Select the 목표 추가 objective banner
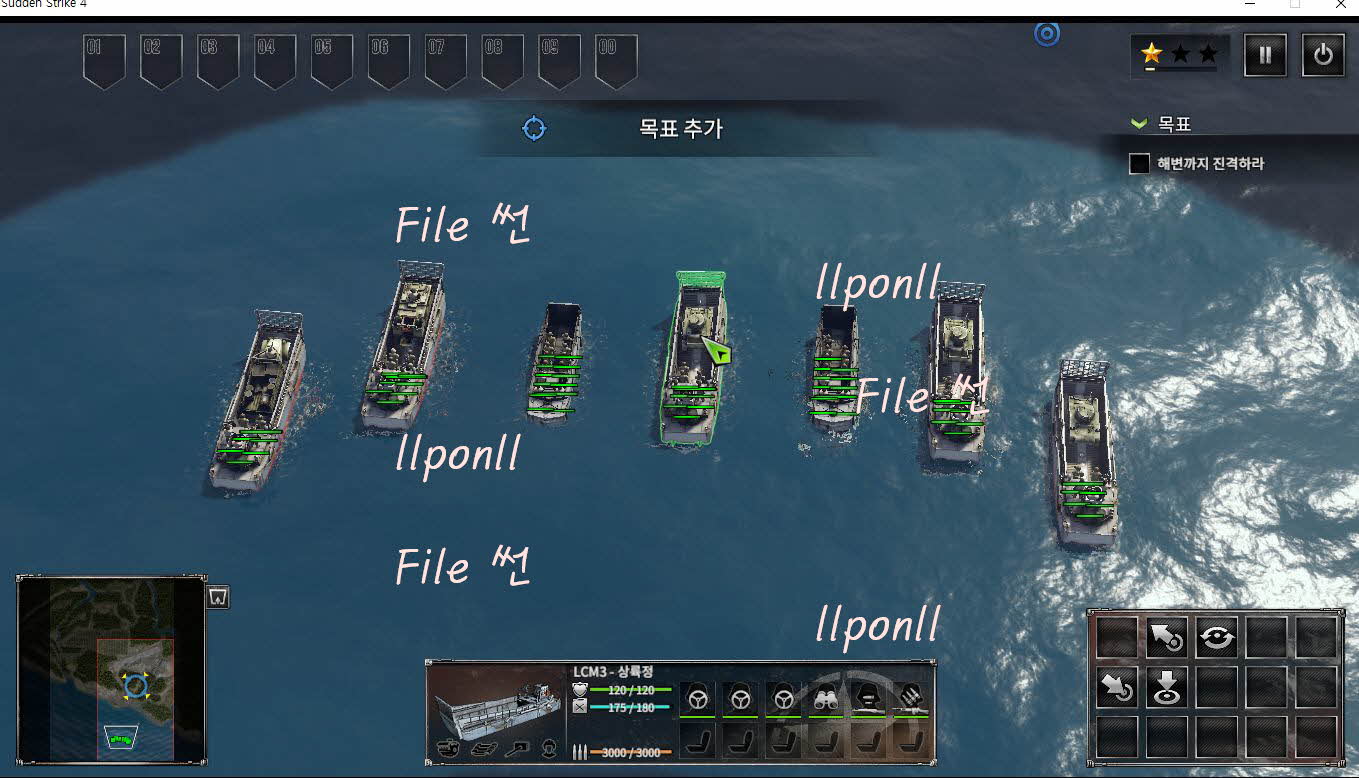 679,128
